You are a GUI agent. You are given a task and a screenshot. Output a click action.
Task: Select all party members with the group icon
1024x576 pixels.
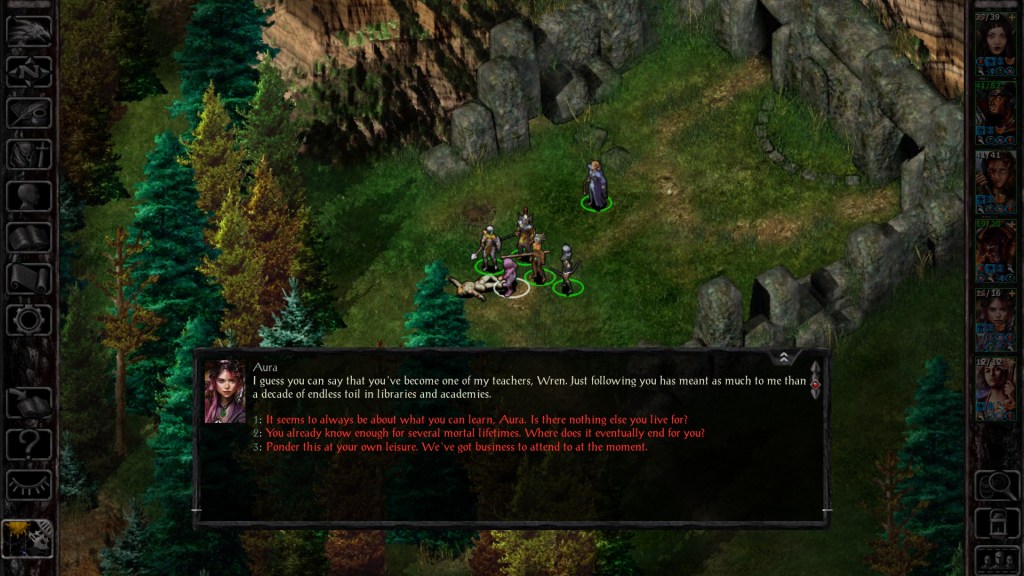point(995,558)
